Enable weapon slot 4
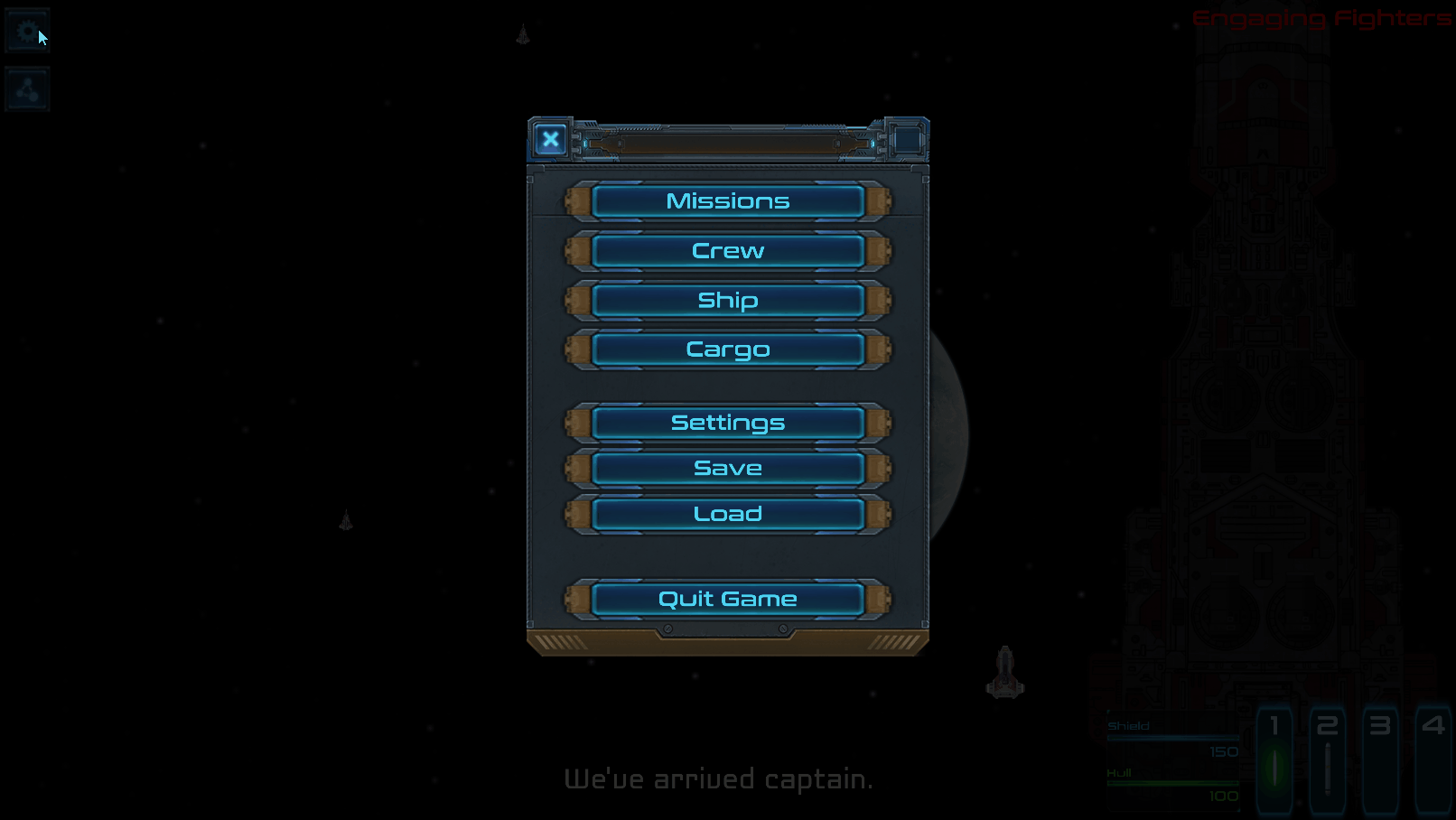Screen dimensions: 1456x820 (x=1433, y=757)
